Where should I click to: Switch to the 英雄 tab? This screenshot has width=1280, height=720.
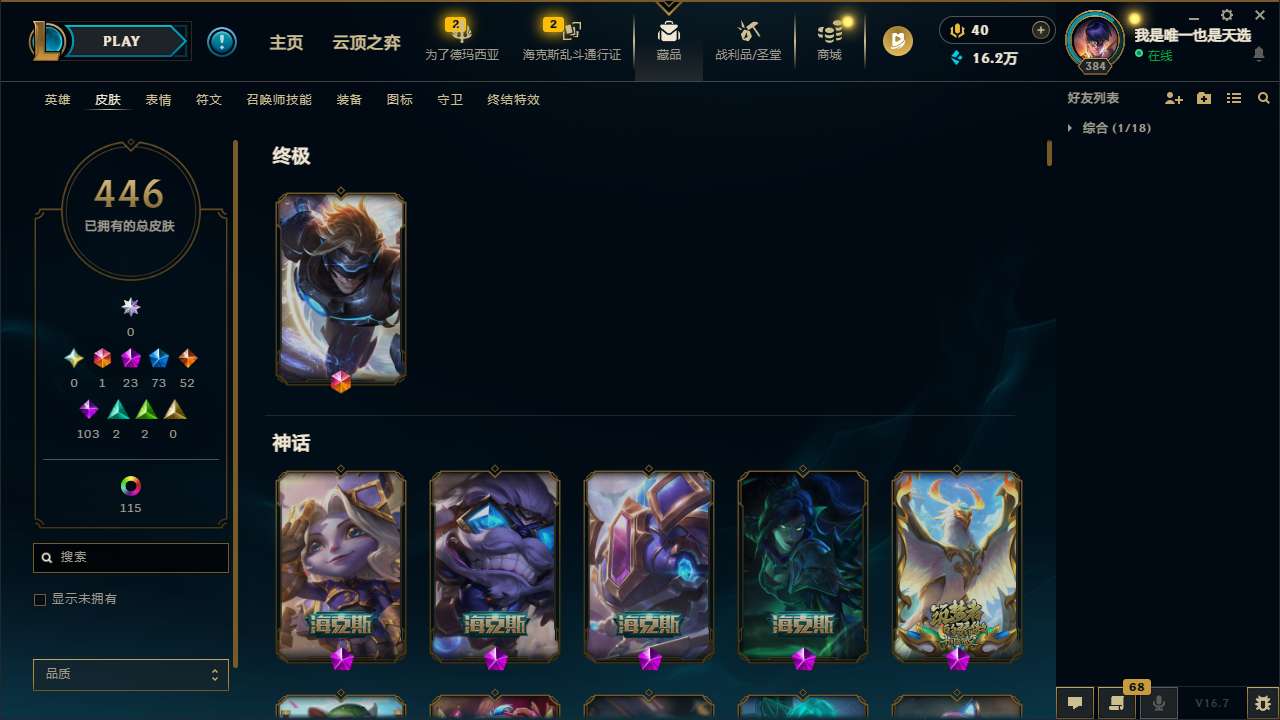[57, 100]
